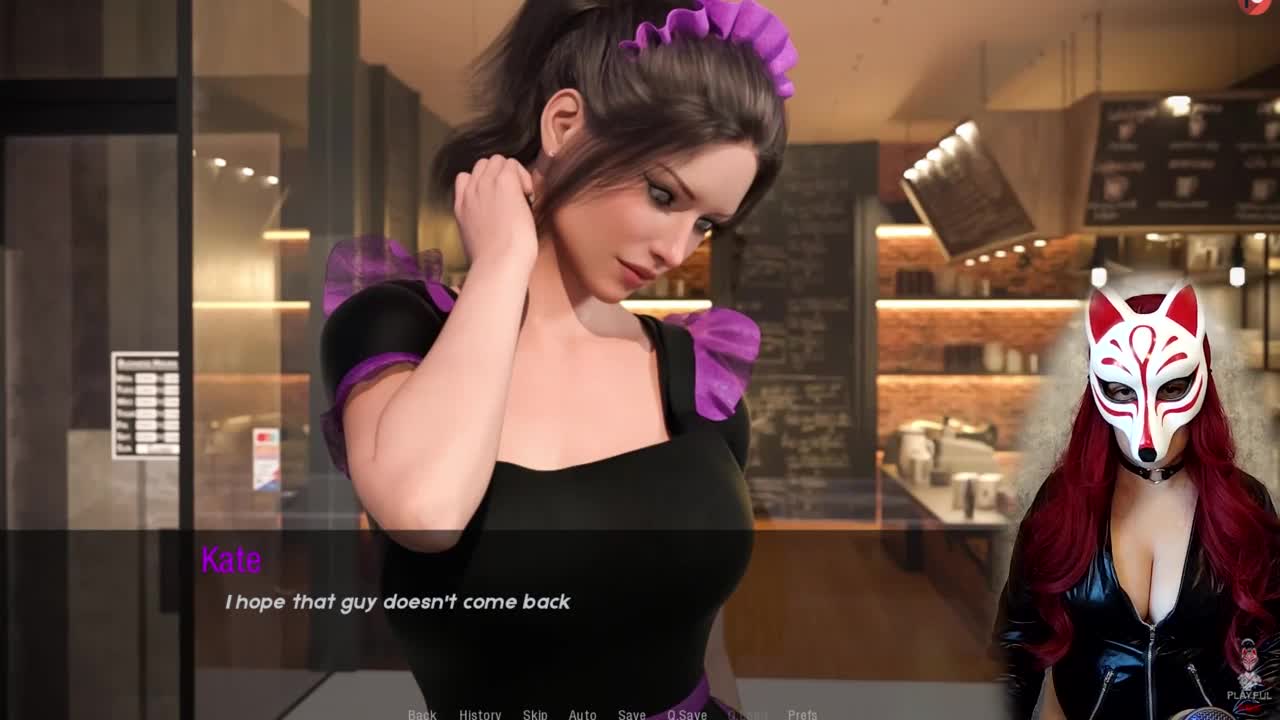1280x720 pixels.
Task: Toggle Auto dialogue advance
Action: [x=582, y=714]
